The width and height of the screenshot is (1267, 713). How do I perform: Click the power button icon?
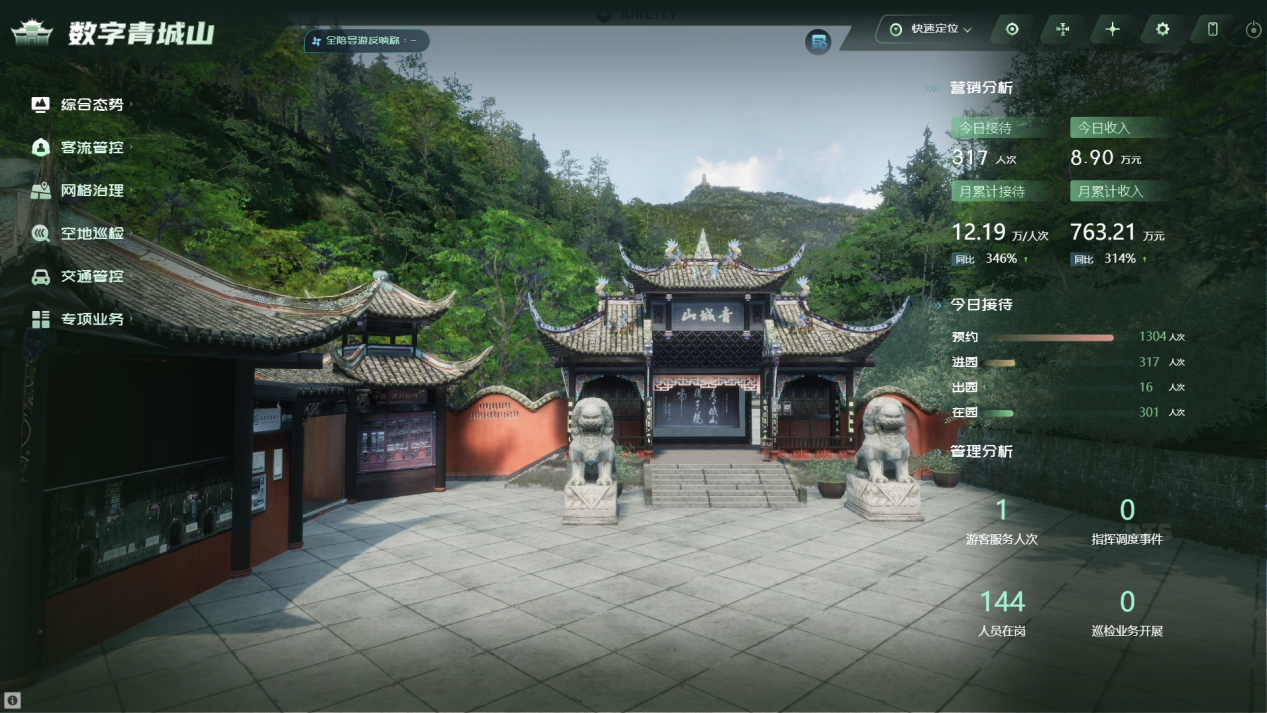click(1253, 30)
